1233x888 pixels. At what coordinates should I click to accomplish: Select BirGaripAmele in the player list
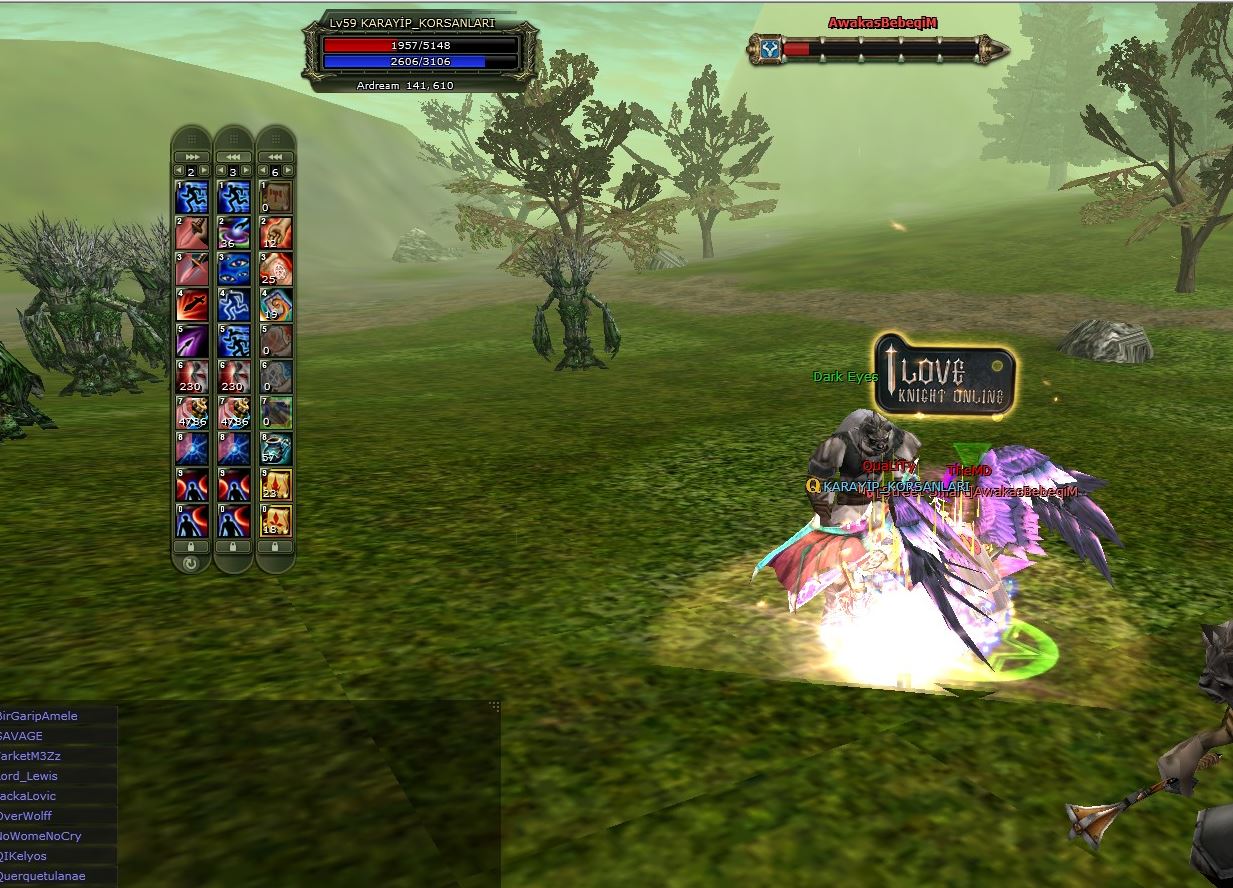tap(40, 716)
